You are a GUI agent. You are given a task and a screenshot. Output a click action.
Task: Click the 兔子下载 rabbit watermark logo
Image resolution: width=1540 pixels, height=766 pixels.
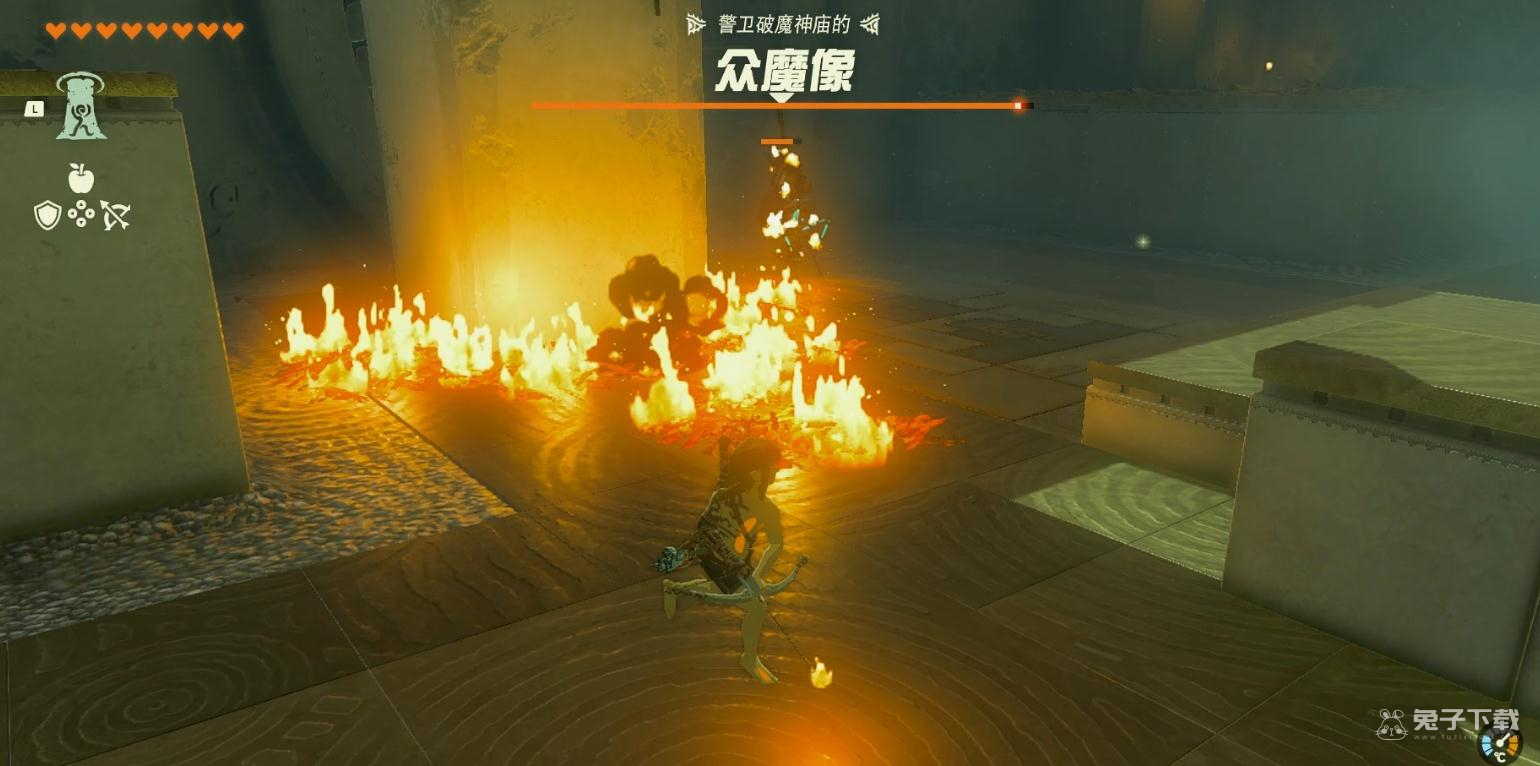click(x=1391, y=723)
